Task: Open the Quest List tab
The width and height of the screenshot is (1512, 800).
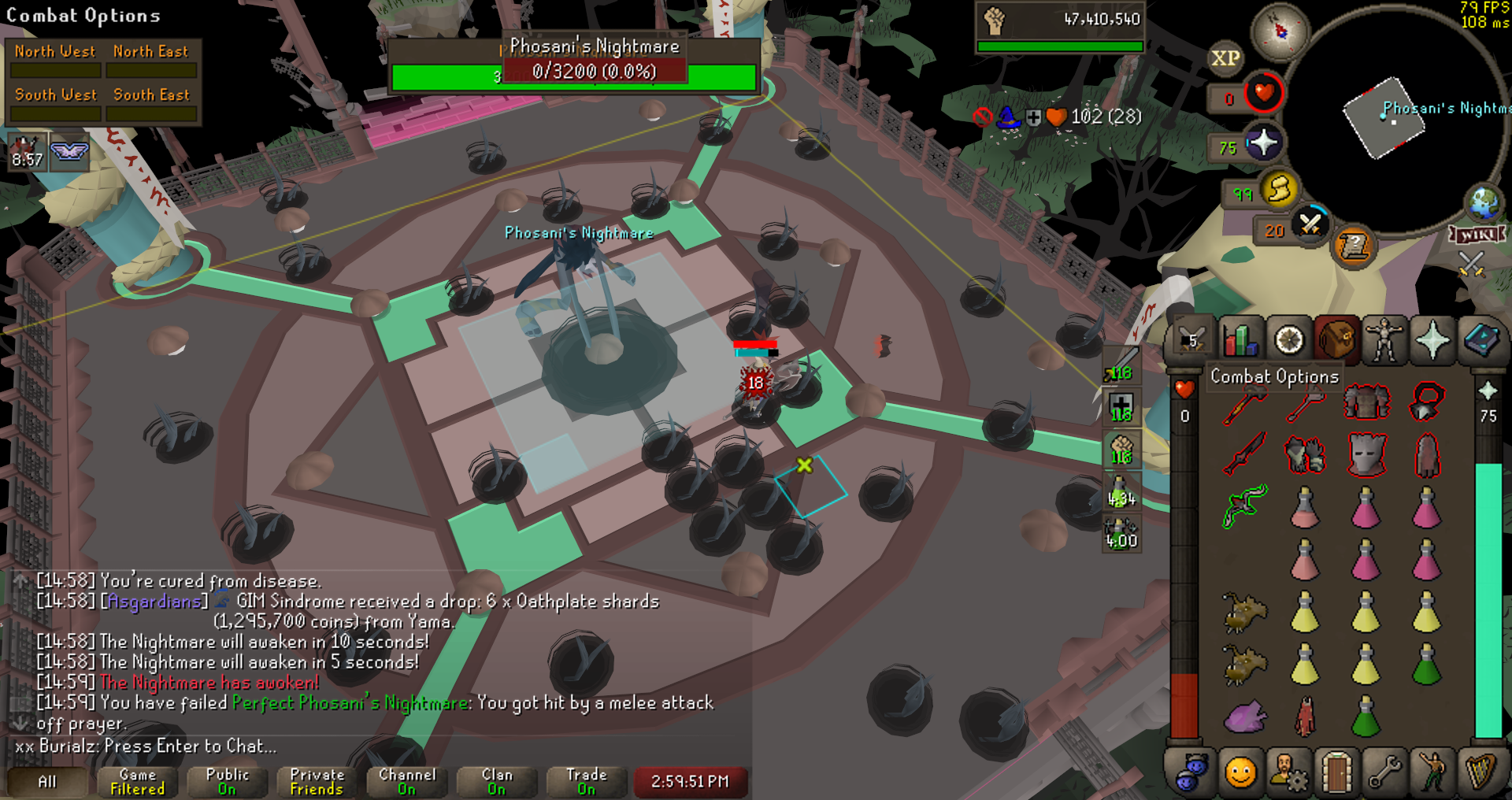Action: click(x=1289, y=341)
